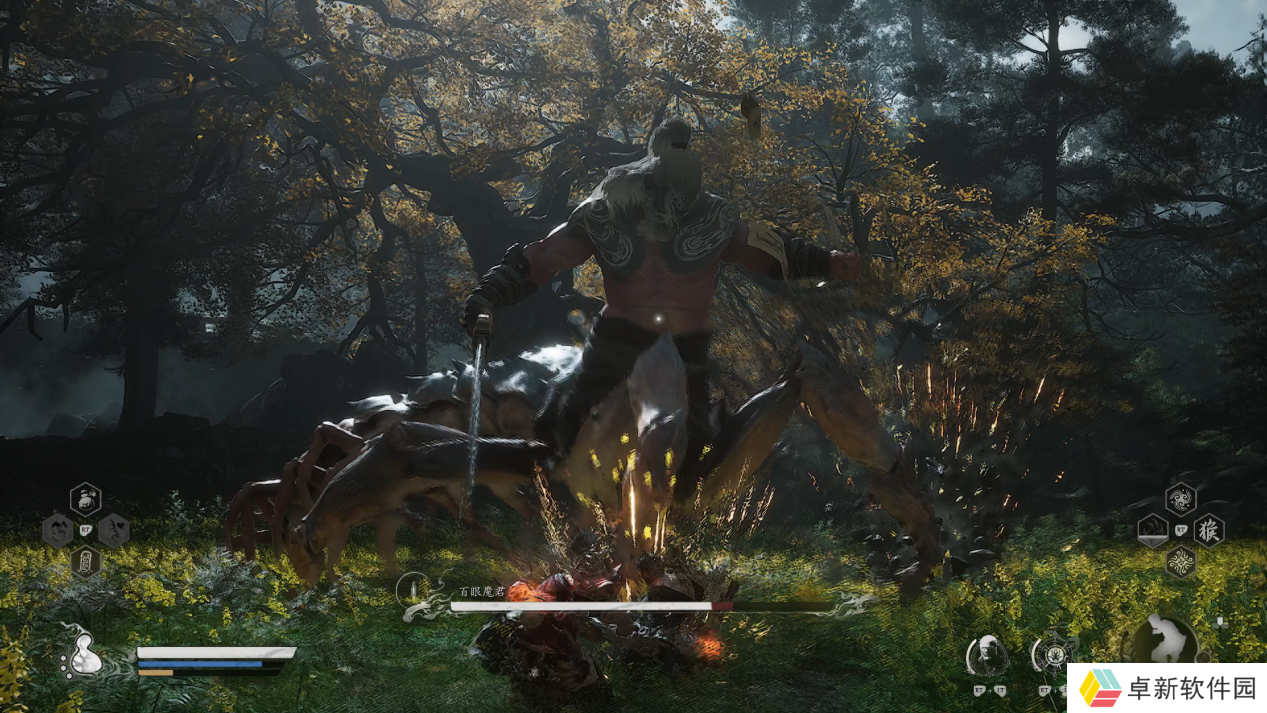Select the pouch item hexagon icon
Viewport: 1267px width, 713px height.
(x=86, y=498)
